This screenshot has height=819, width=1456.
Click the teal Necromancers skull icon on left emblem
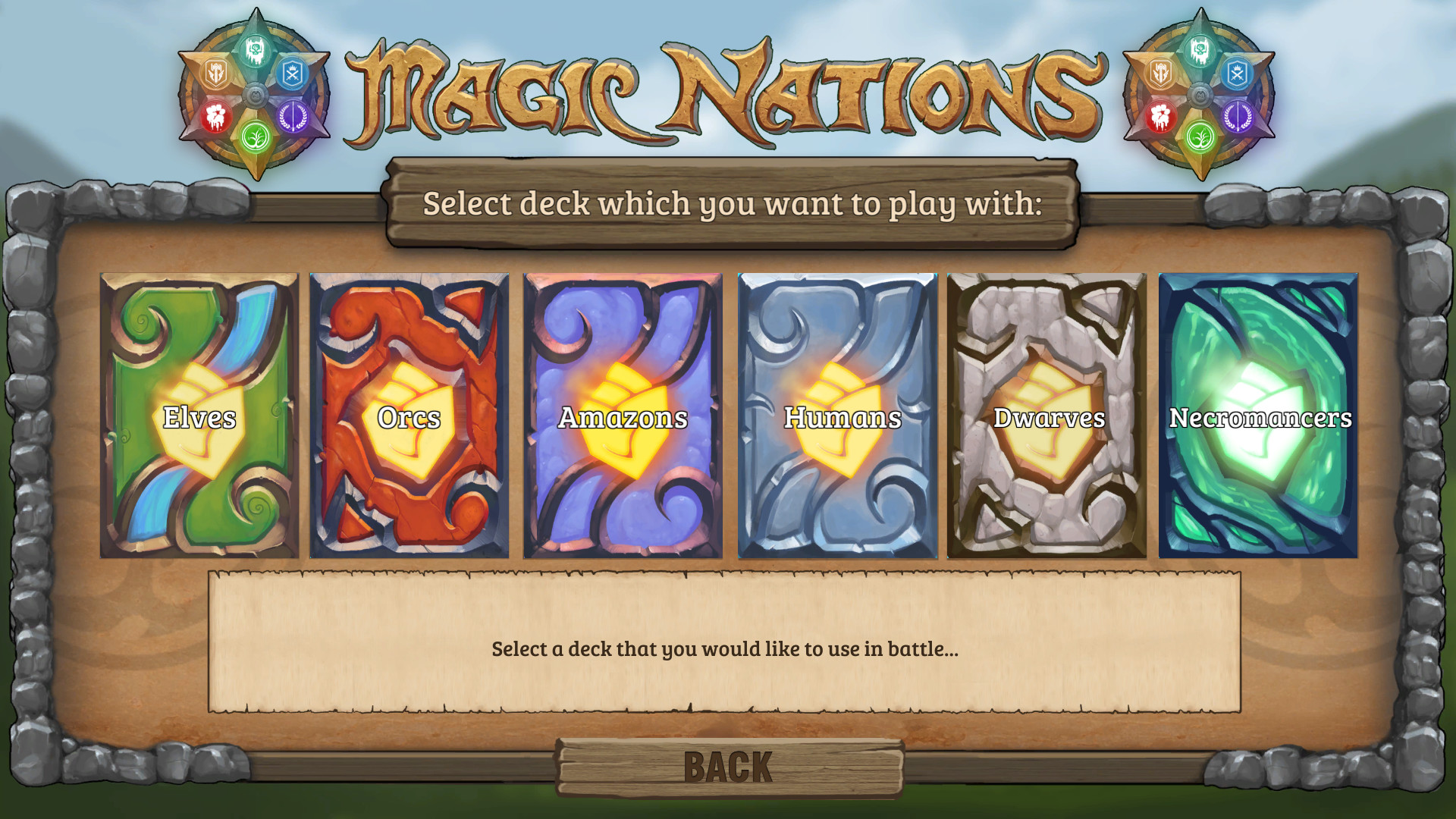(256, 51)
